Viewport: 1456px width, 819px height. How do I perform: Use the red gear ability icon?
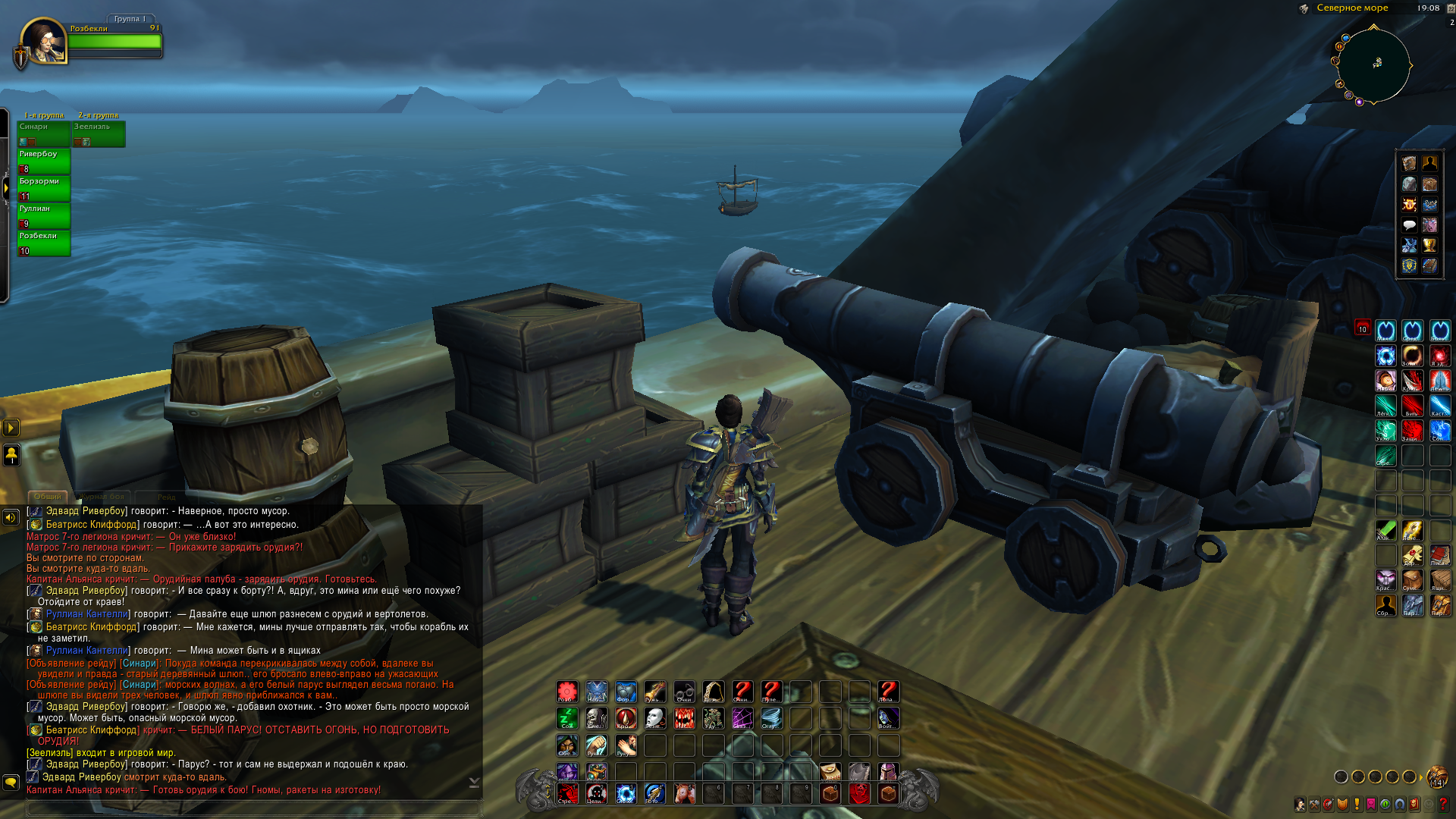tap(567, 691)
